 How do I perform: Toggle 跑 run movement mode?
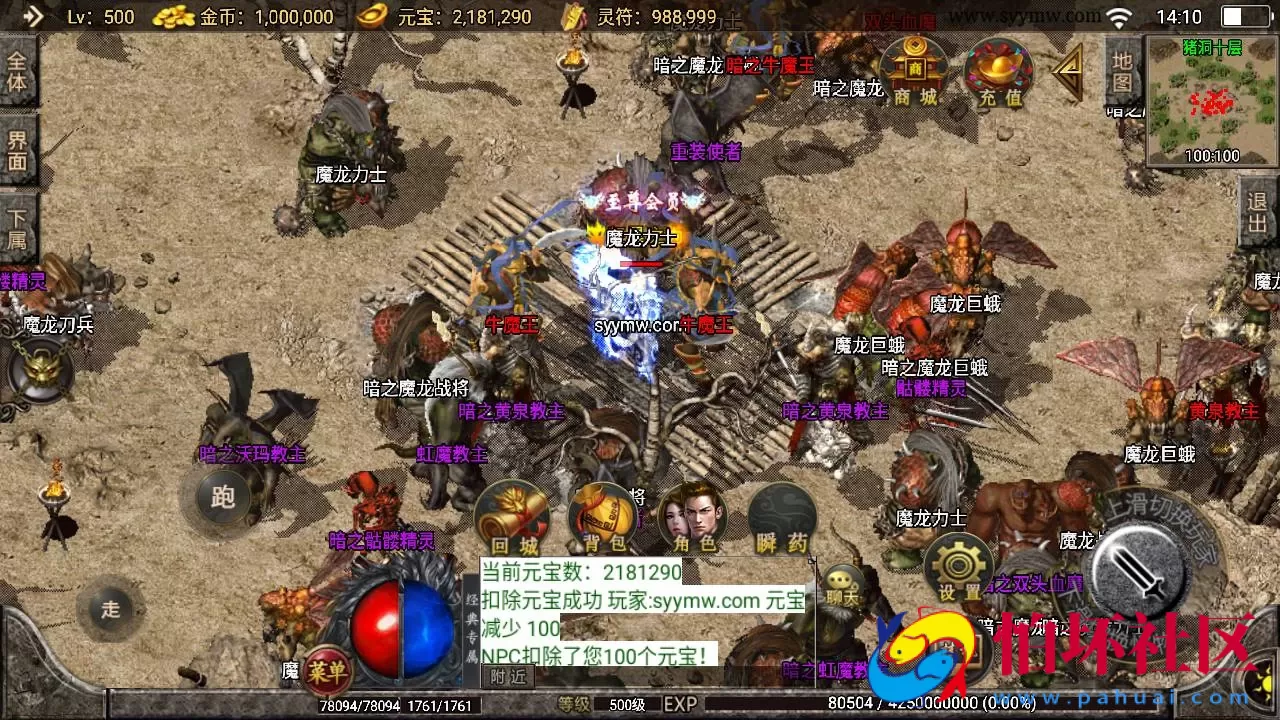[222, 498]
